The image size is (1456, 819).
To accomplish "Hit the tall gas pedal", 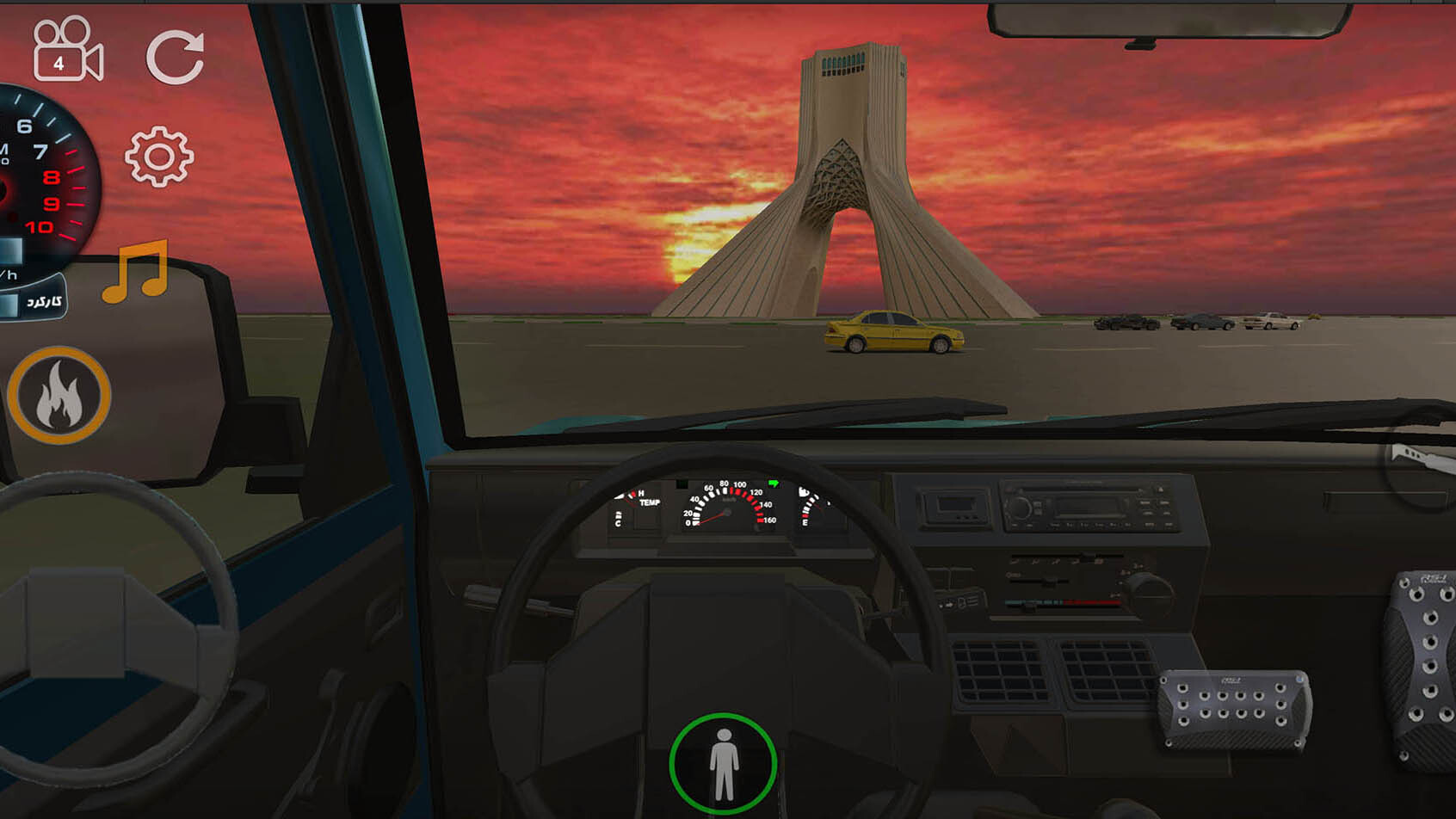I will coord(1423,667).
